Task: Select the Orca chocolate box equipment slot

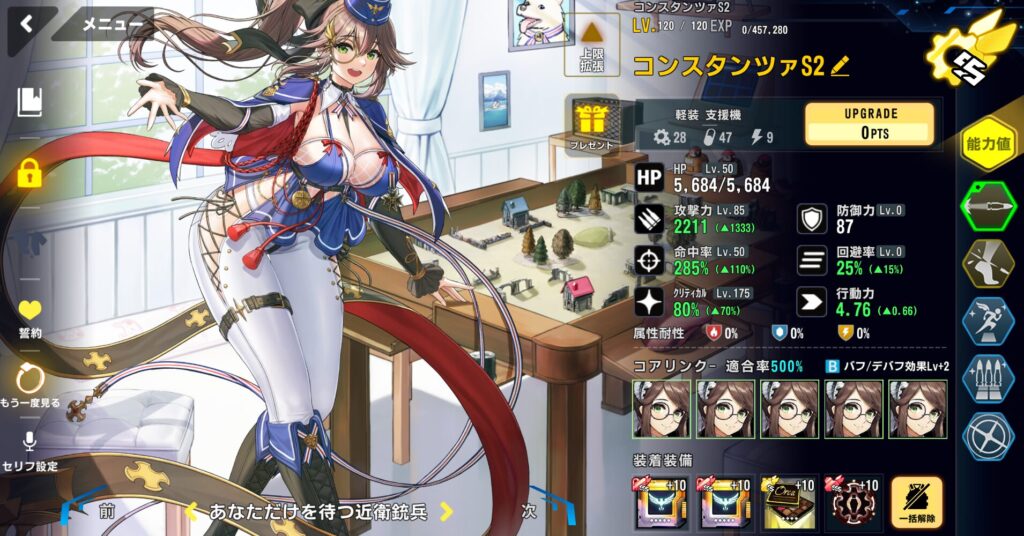Action: tap(789, 502)
